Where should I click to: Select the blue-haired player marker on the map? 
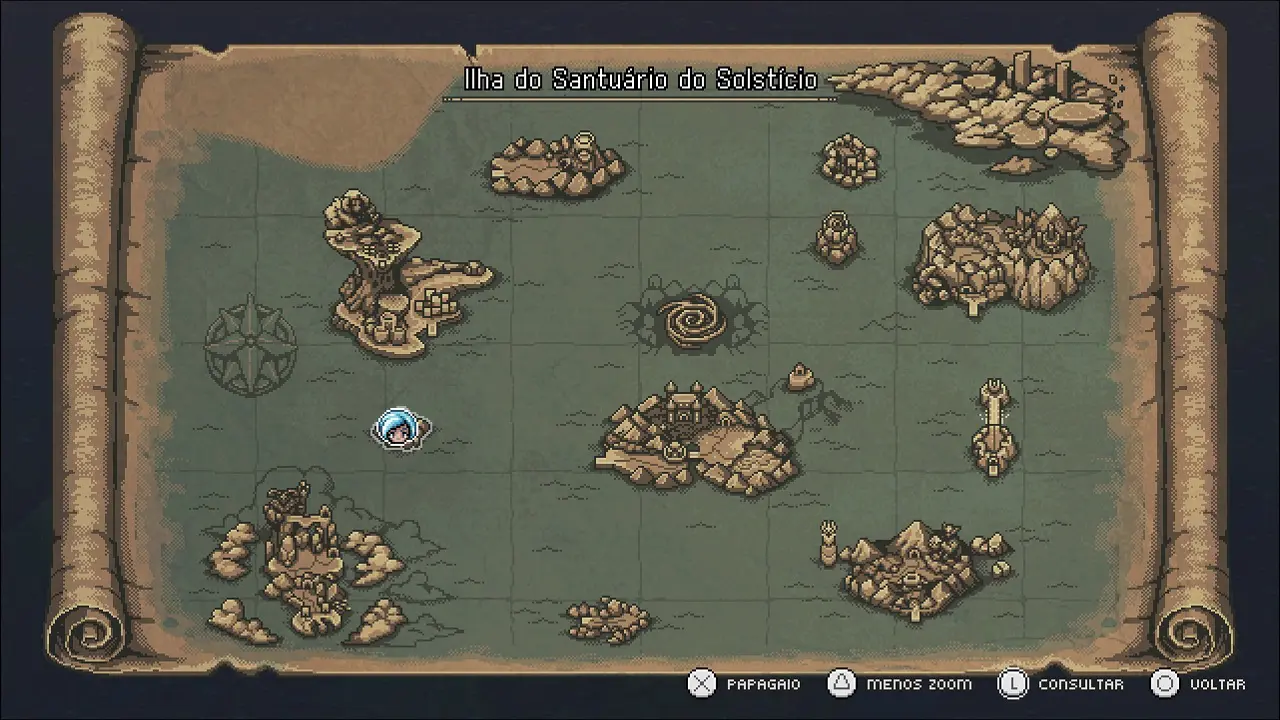(400, 430)
